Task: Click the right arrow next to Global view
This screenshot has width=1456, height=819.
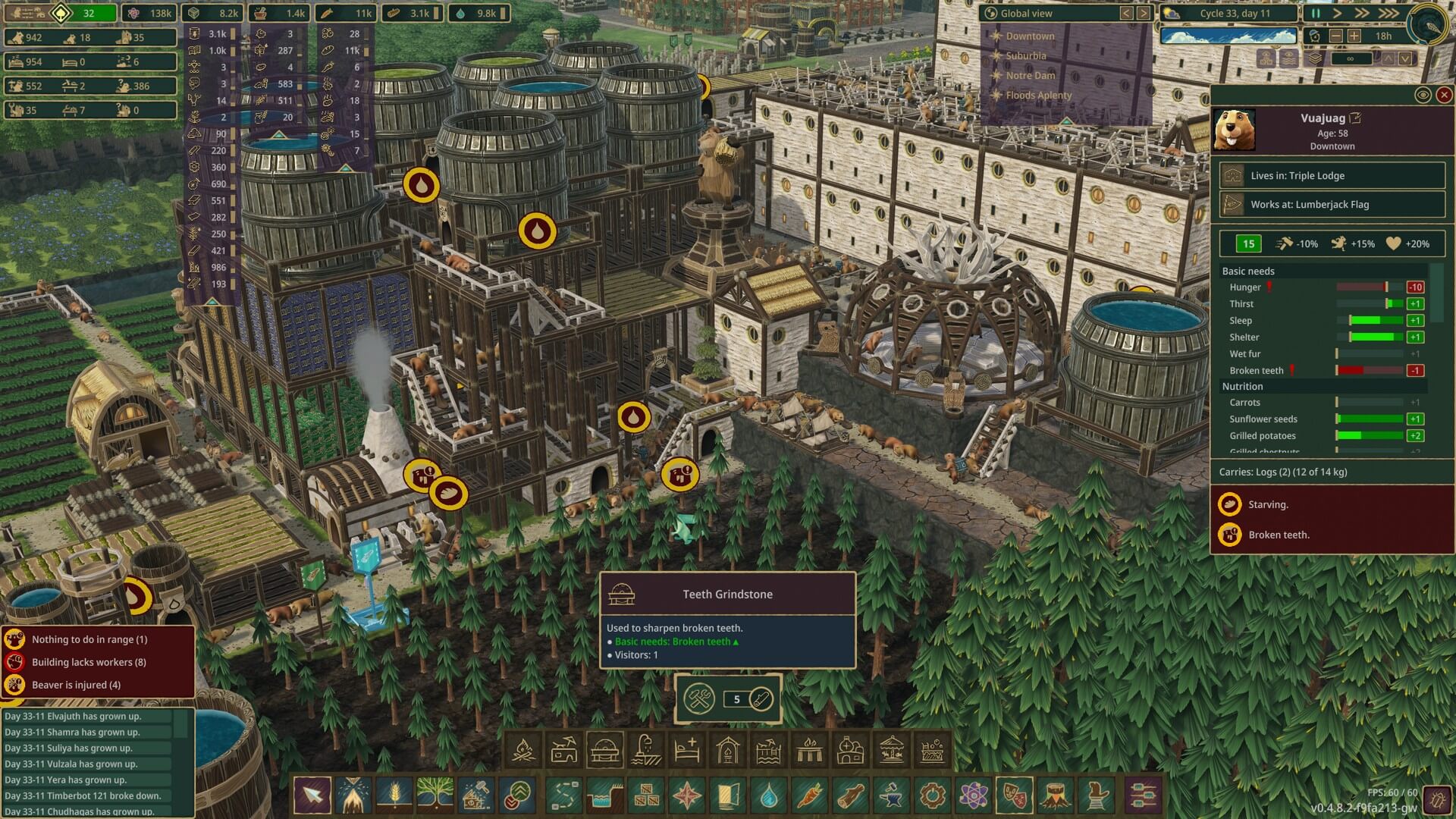Action: pos(1142,13)
